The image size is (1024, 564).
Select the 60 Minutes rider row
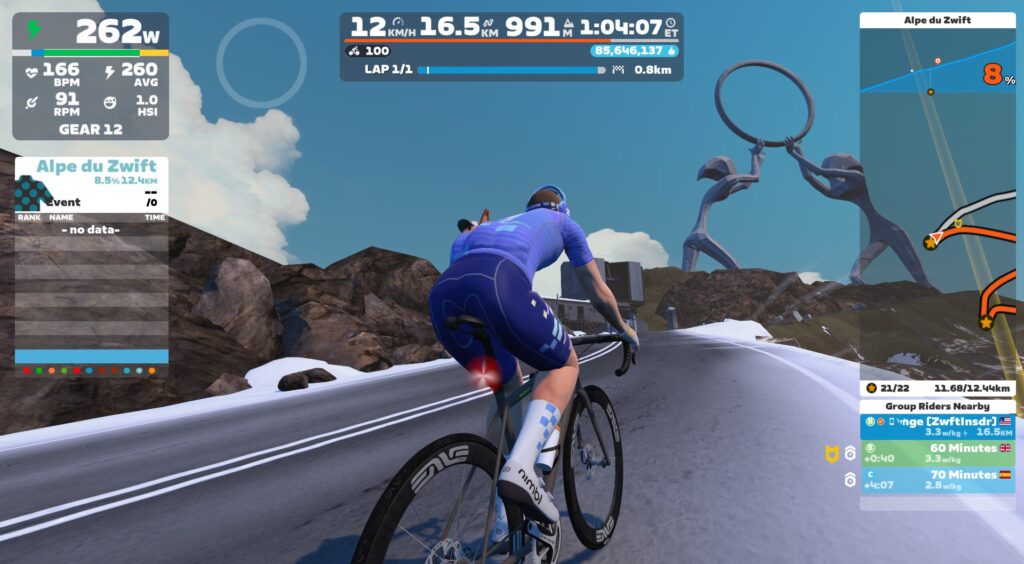[937, 453]
